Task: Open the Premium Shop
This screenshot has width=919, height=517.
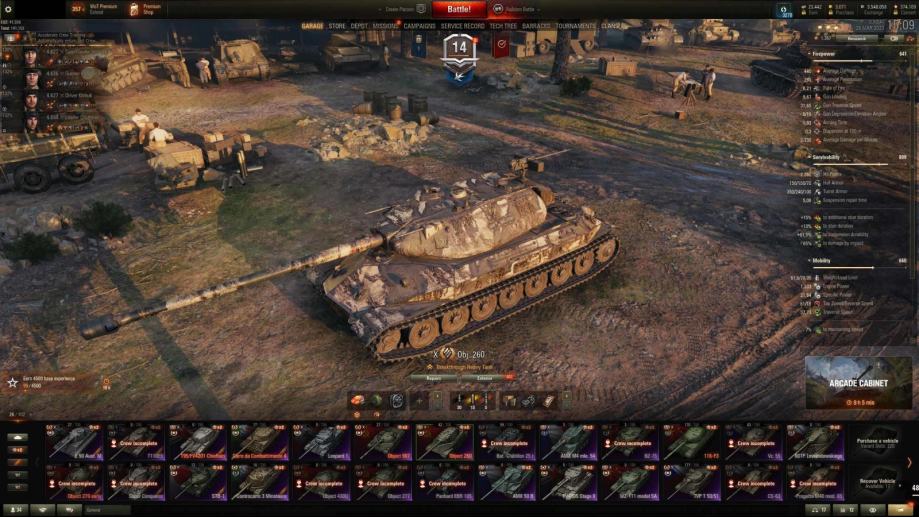Action: 145,9
